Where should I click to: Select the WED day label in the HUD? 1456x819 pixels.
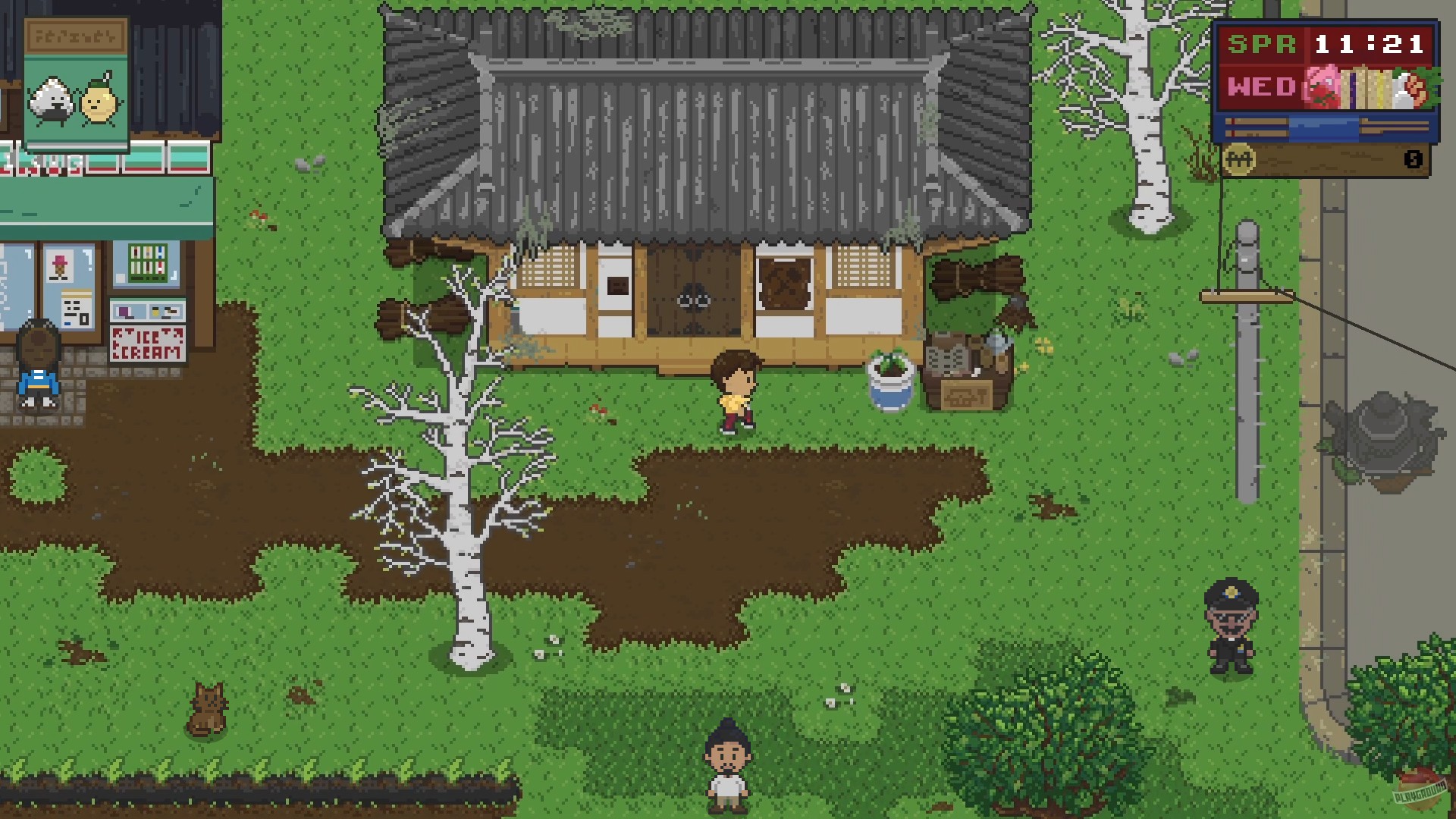click(x=1262, y=87)
